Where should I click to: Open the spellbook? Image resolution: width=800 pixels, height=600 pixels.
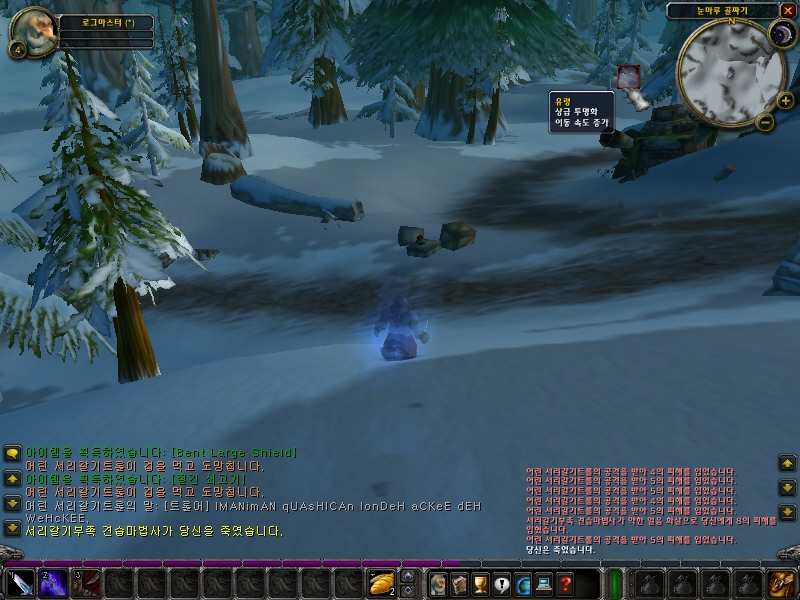[x=459, y=583]
